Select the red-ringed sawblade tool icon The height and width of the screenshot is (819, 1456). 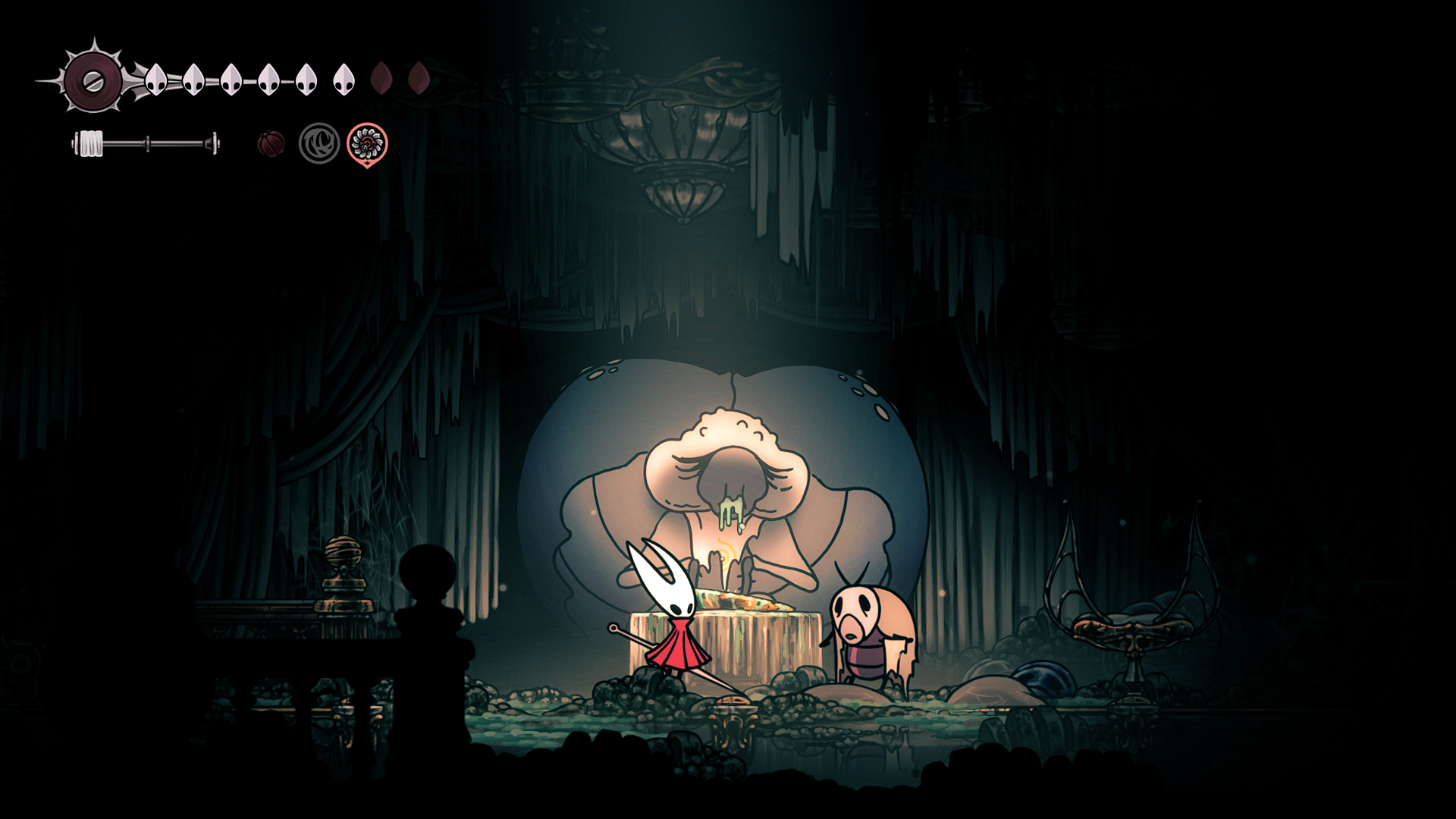point(367,143)
